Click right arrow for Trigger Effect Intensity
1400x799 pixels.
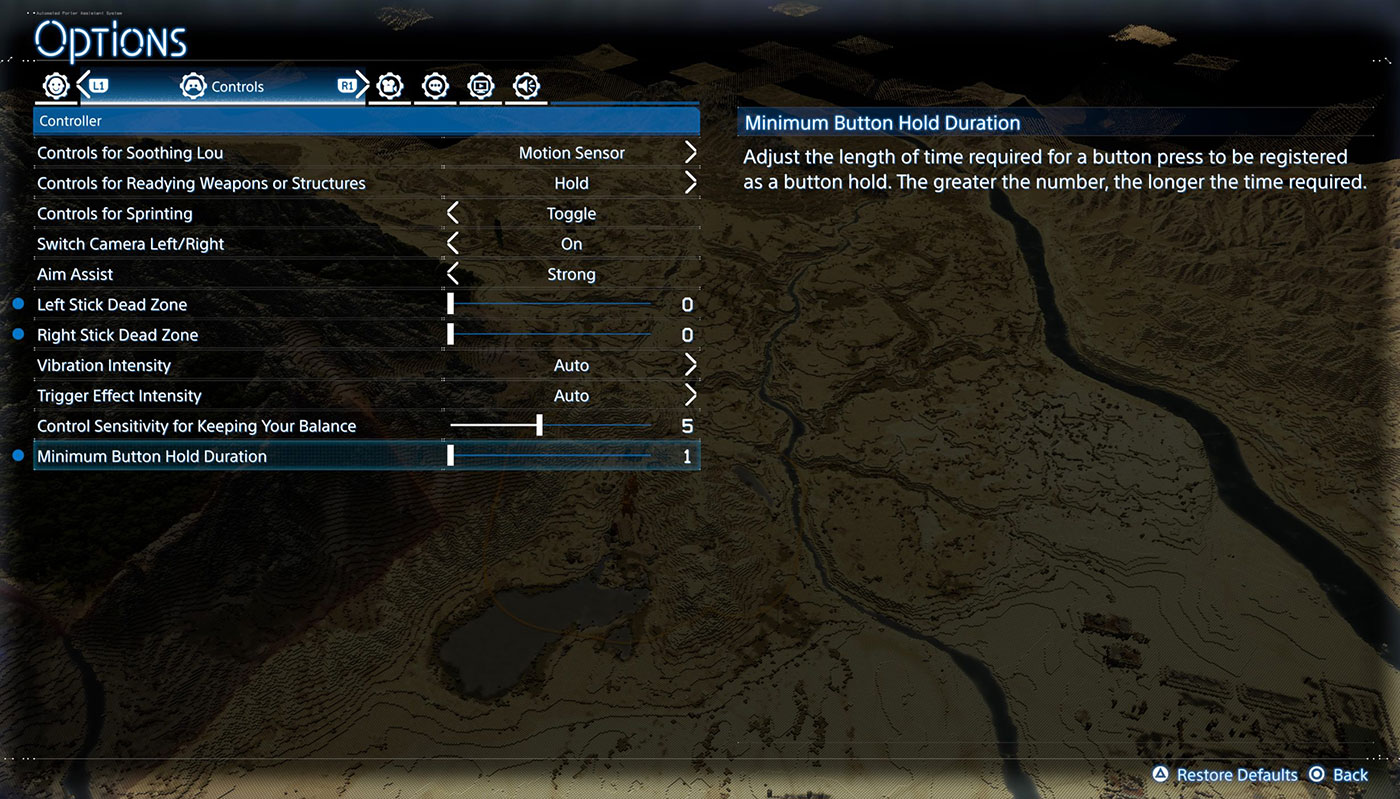point(690,396)
